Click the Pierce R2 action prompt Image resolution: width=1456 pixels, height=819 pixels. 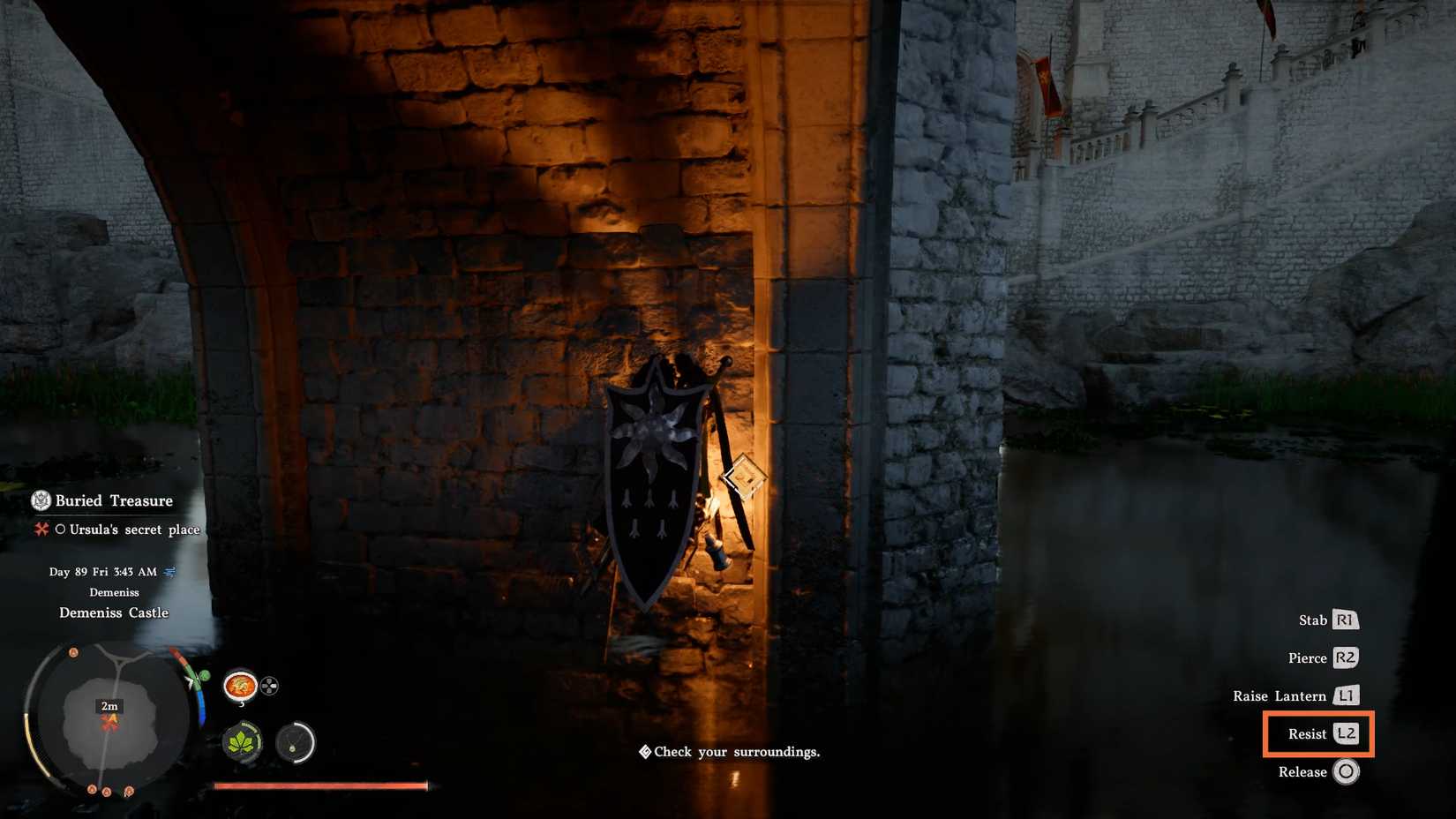1323,658
